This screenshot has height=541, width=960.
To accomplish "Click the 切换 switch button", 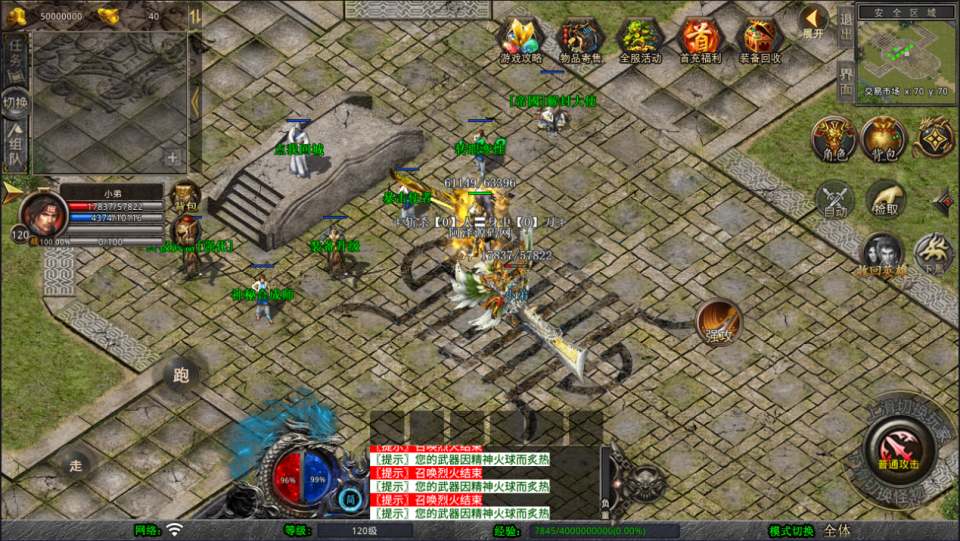I will [x=15, y=101].
